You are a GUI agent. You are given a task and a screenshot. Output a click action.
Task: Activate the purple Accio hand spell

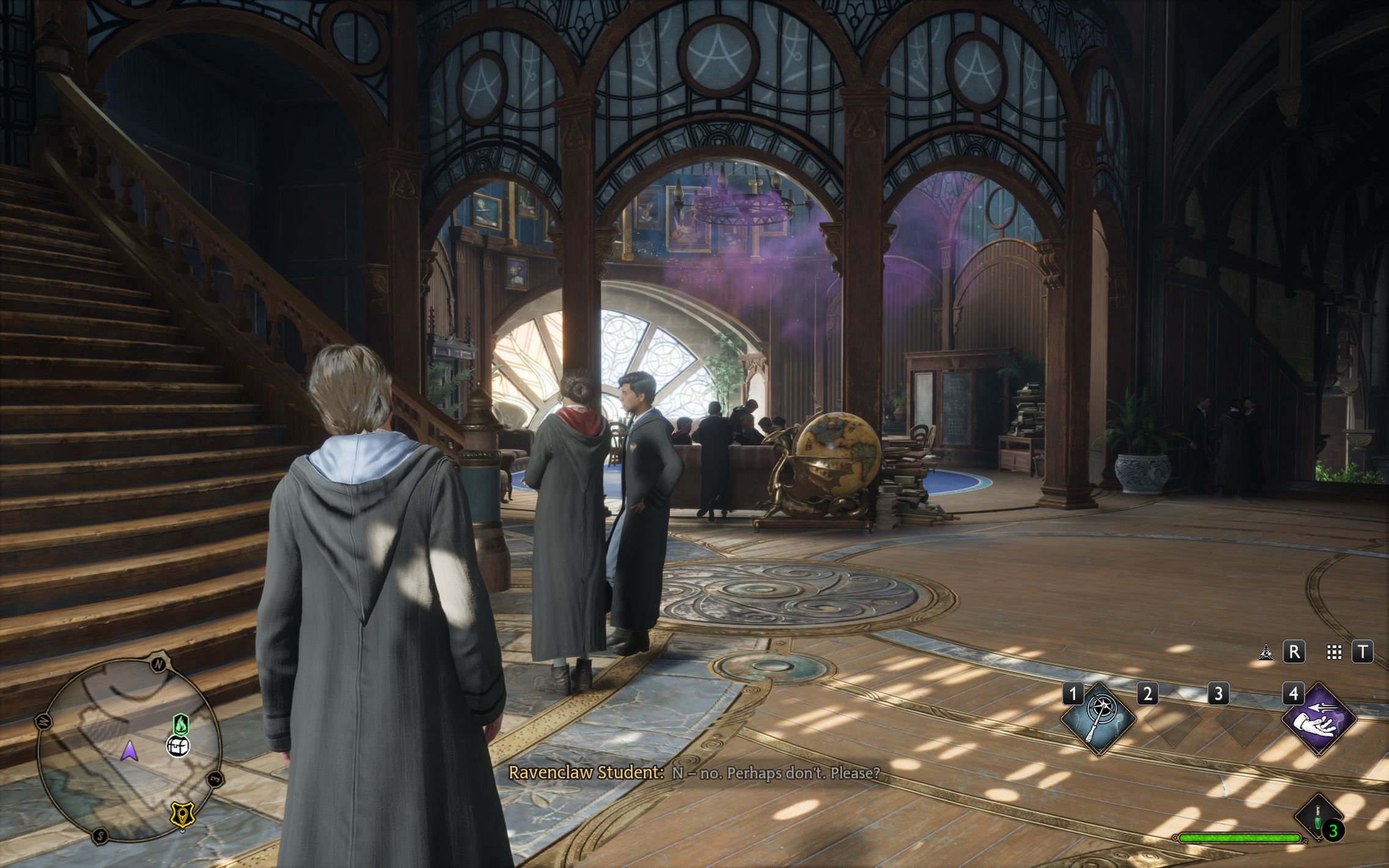(1318, 719)
